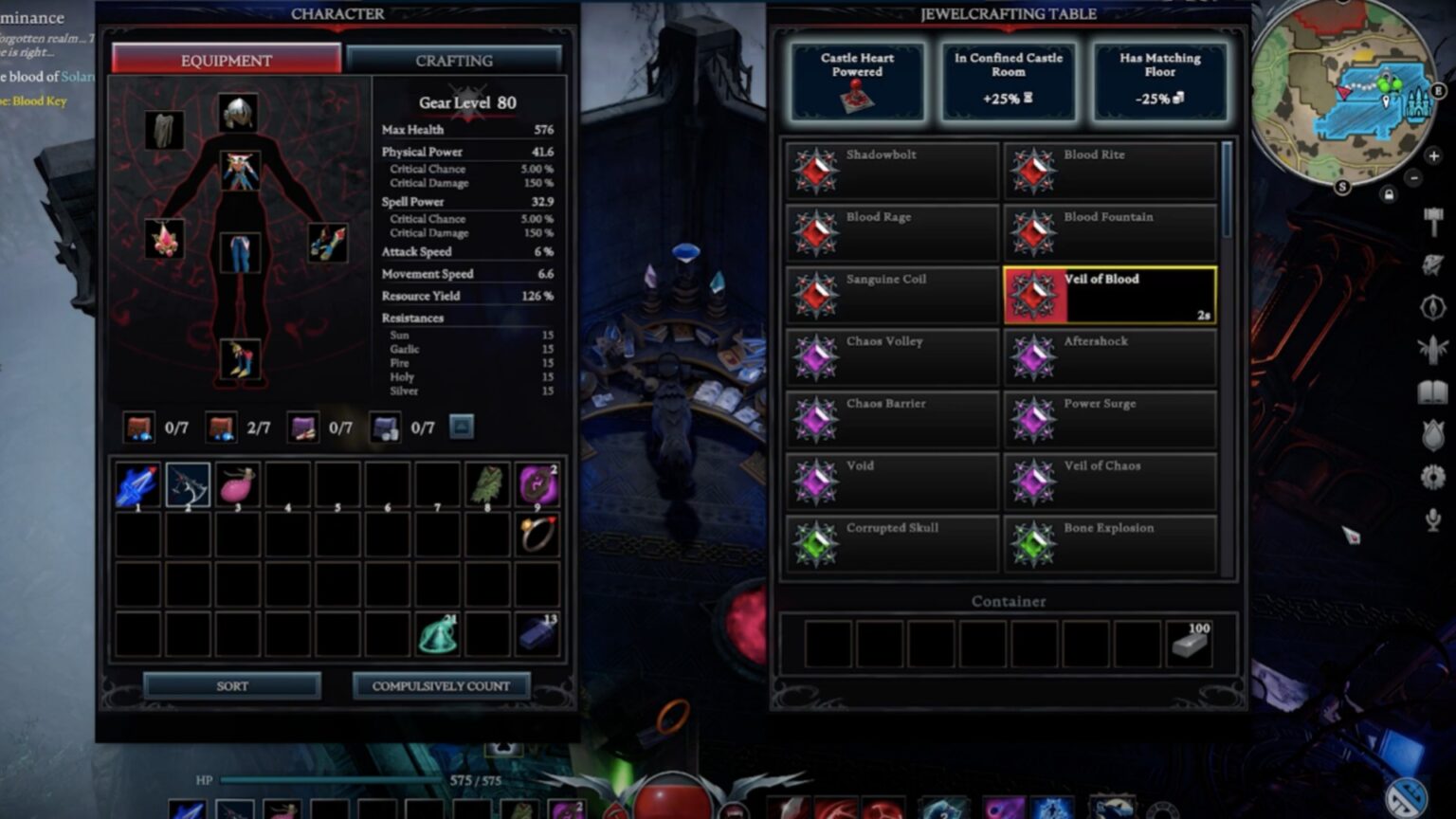Click the microphone voice chat icon
Image resolution: width=1456 pixels, height=819 pixels.
[1432, 519]
